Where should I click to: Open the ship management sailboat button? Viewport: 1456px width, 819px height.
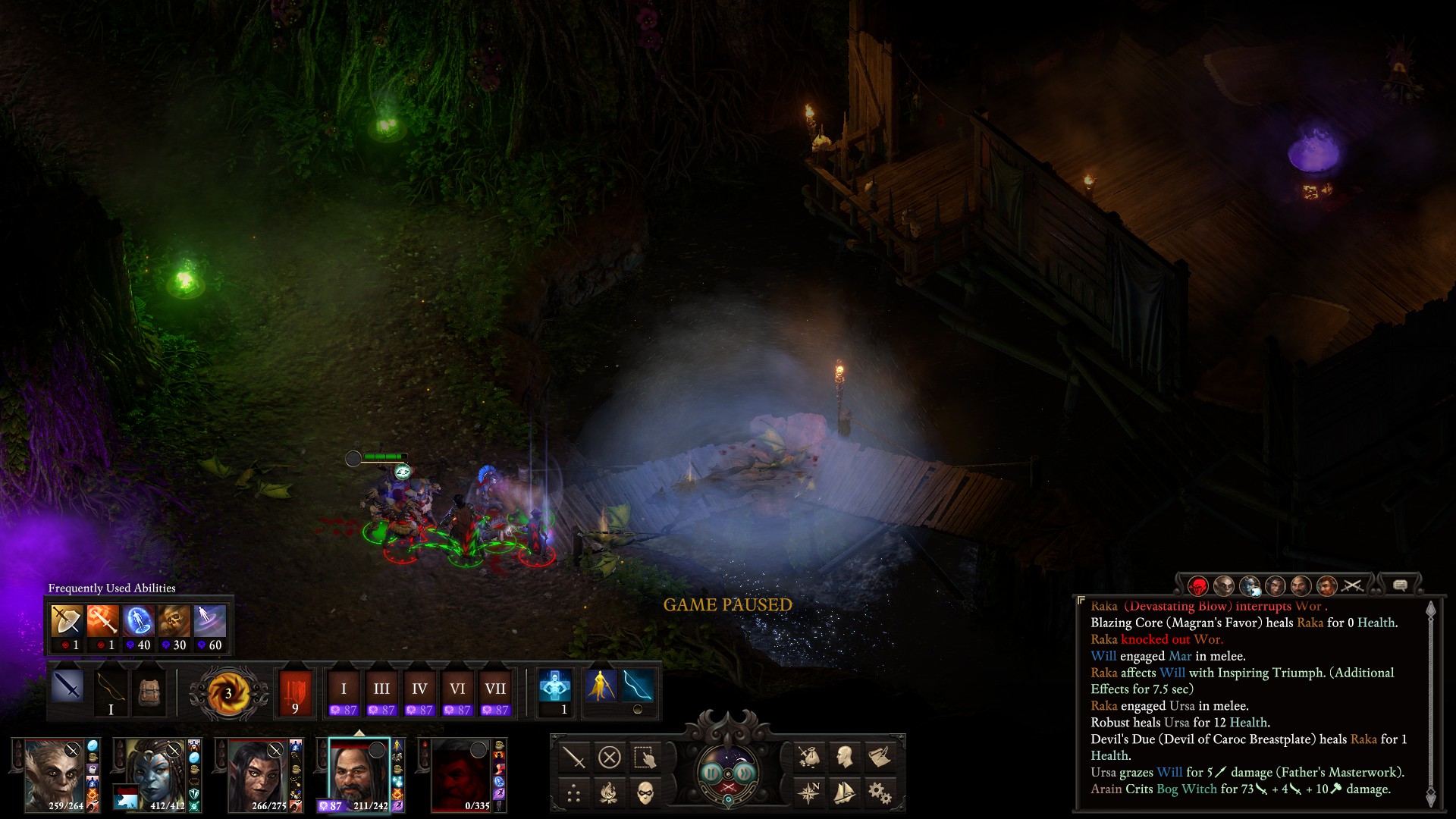(x=844, y=793)
